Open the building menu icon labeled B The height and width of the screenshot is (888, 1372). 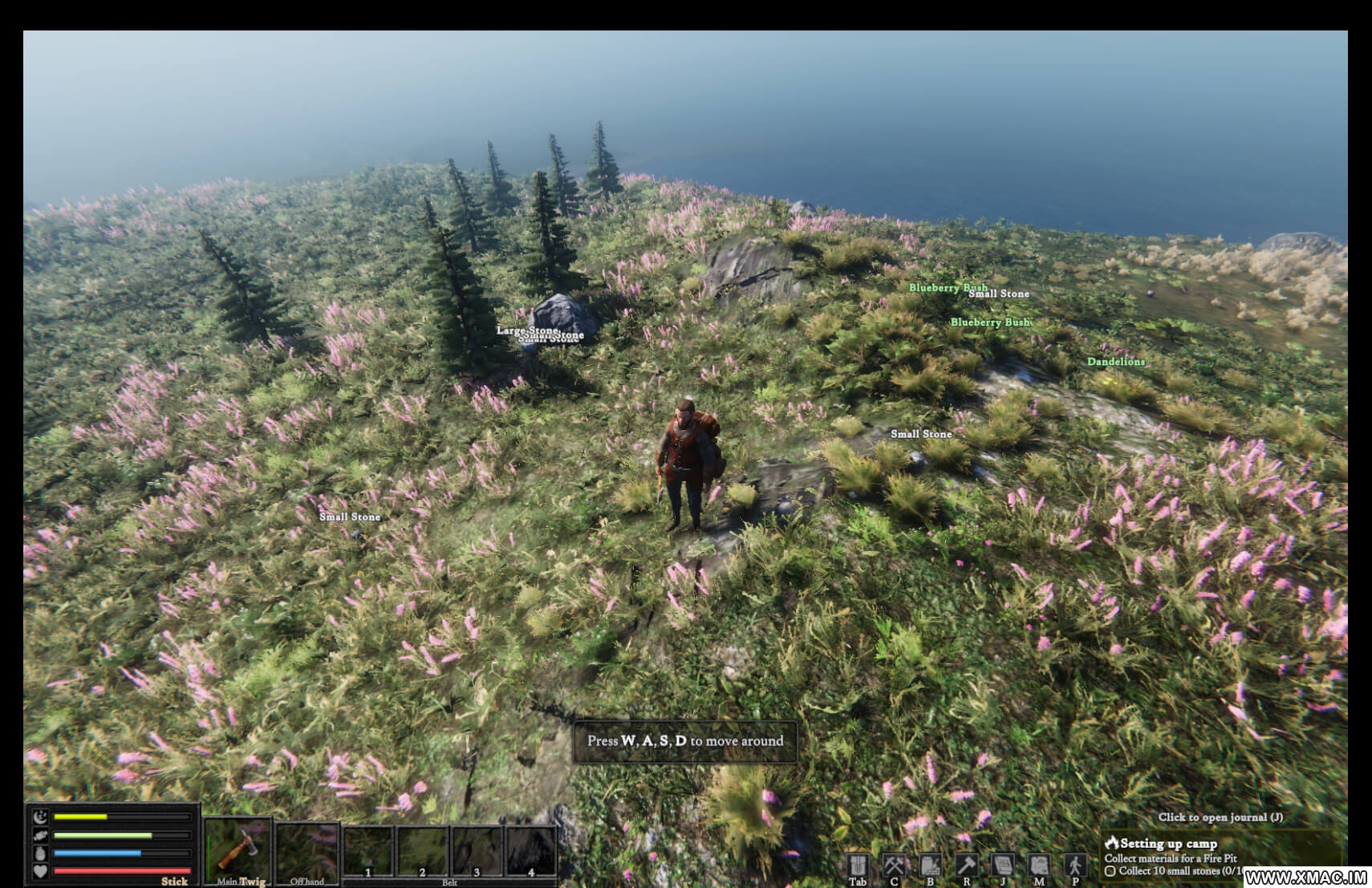930,866
